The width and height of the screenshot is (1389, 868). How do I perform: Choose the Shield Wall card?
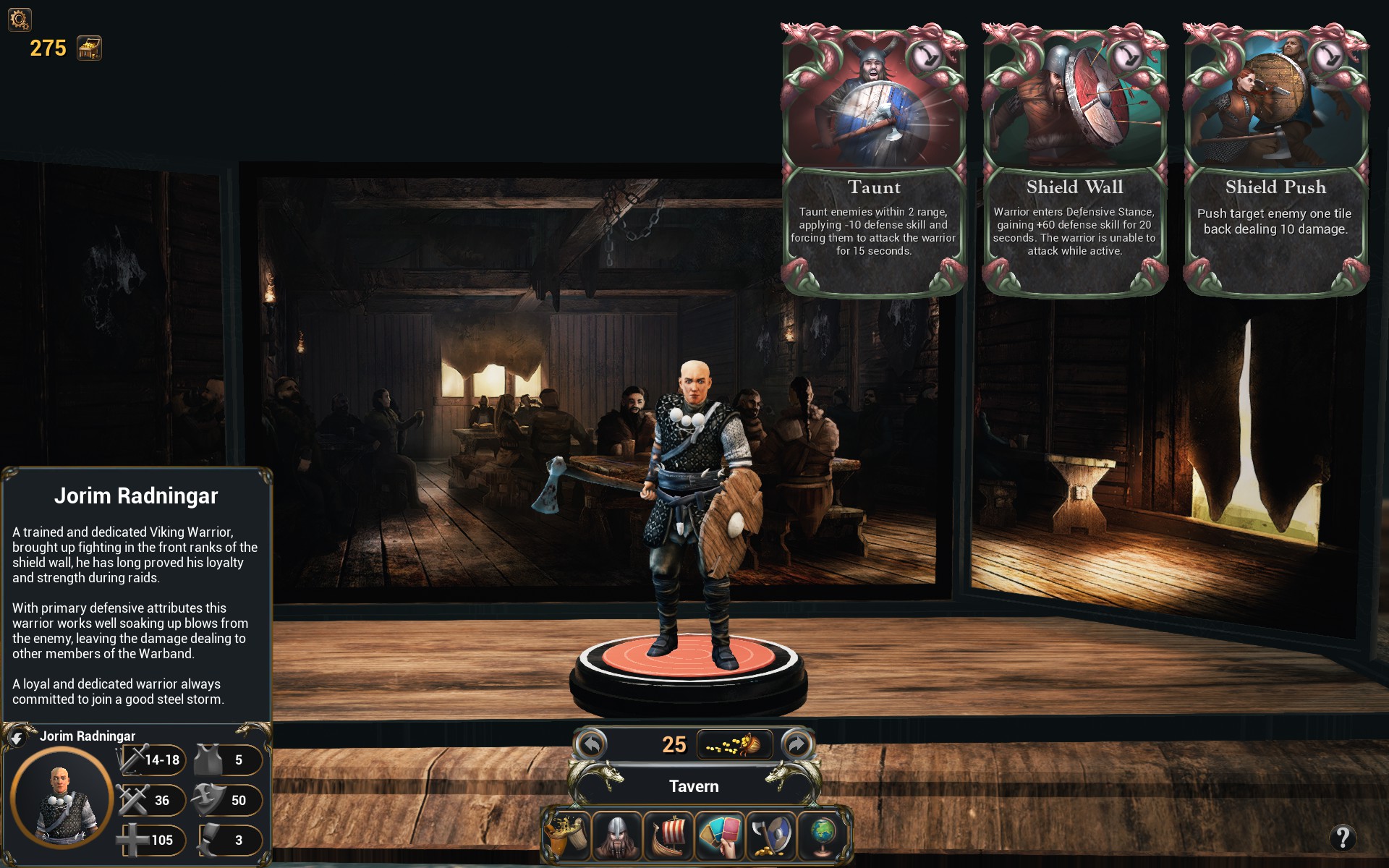point(1074,159)
